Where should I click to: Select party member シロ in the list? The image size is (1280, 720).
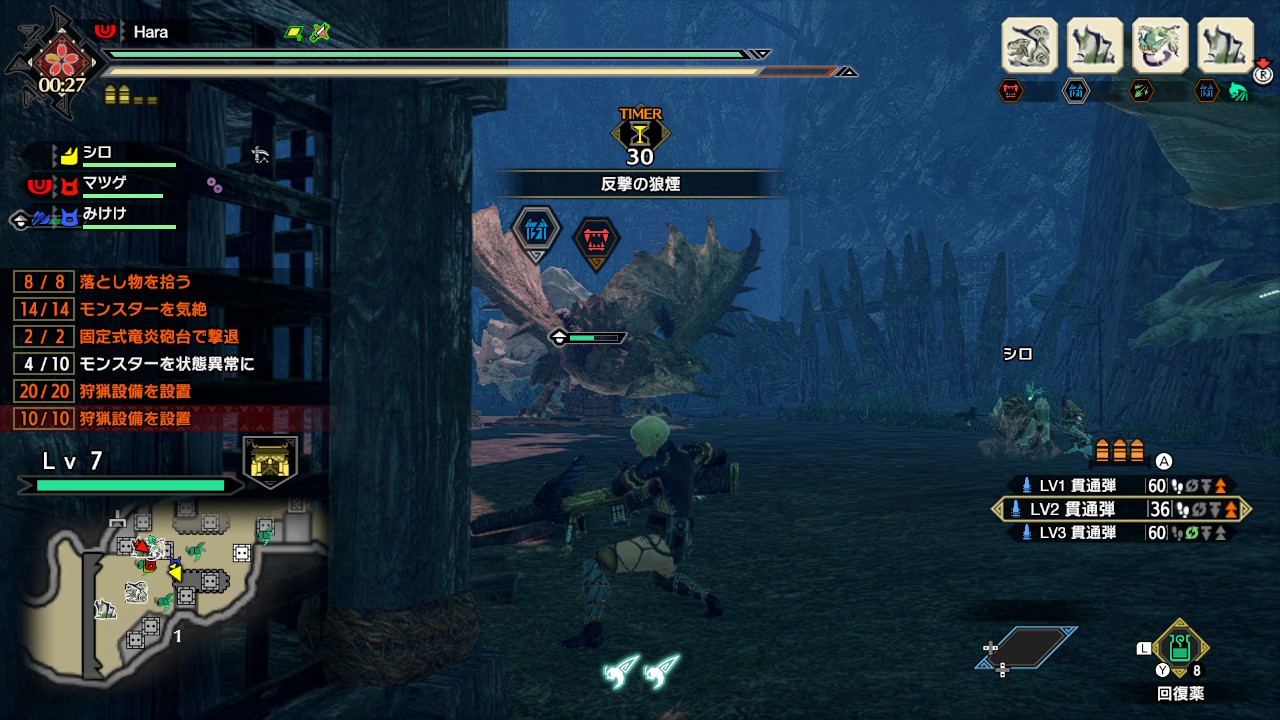(97, 153)
